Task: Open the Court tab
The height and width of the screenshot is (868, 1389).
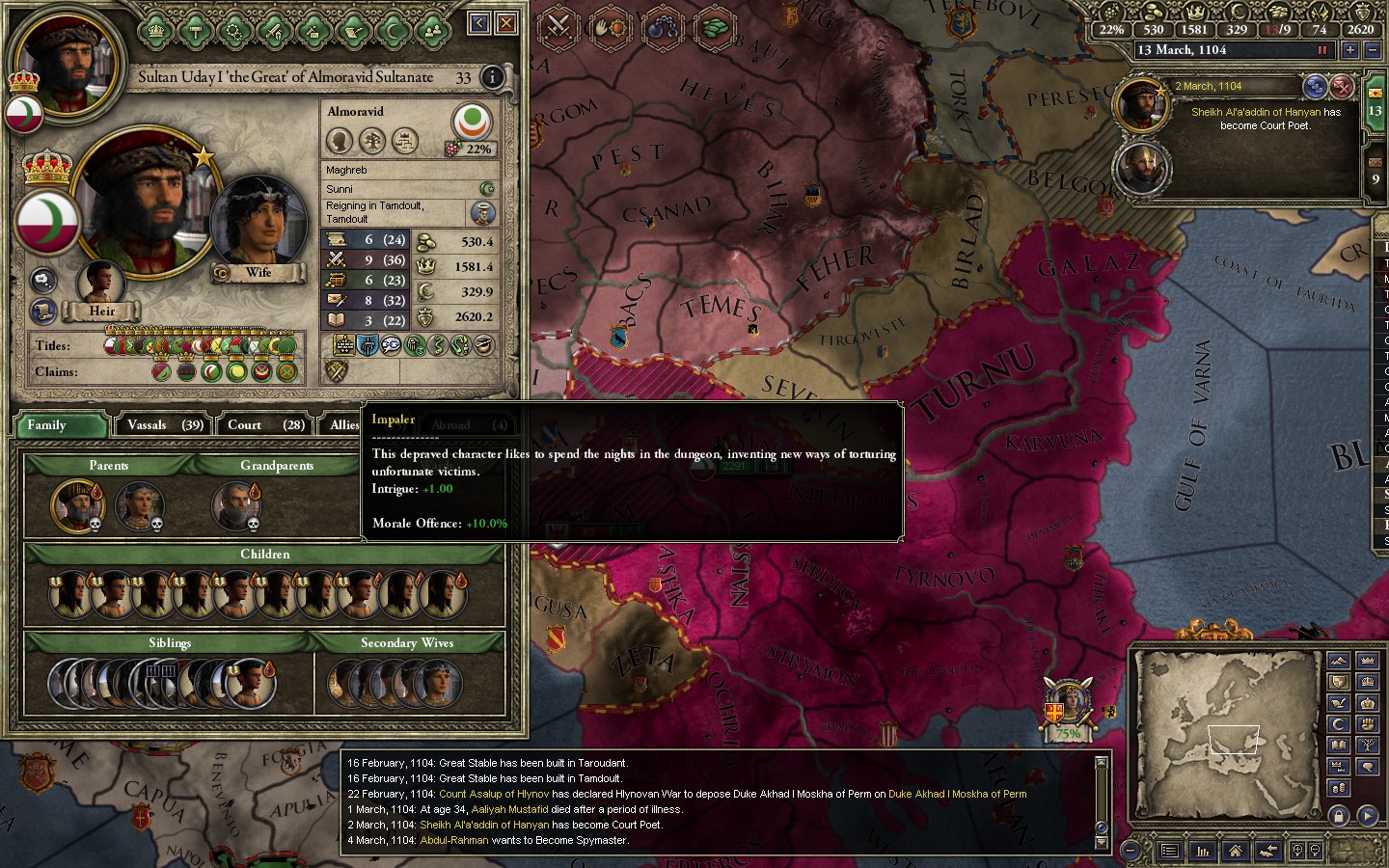Action: [265, 425]
